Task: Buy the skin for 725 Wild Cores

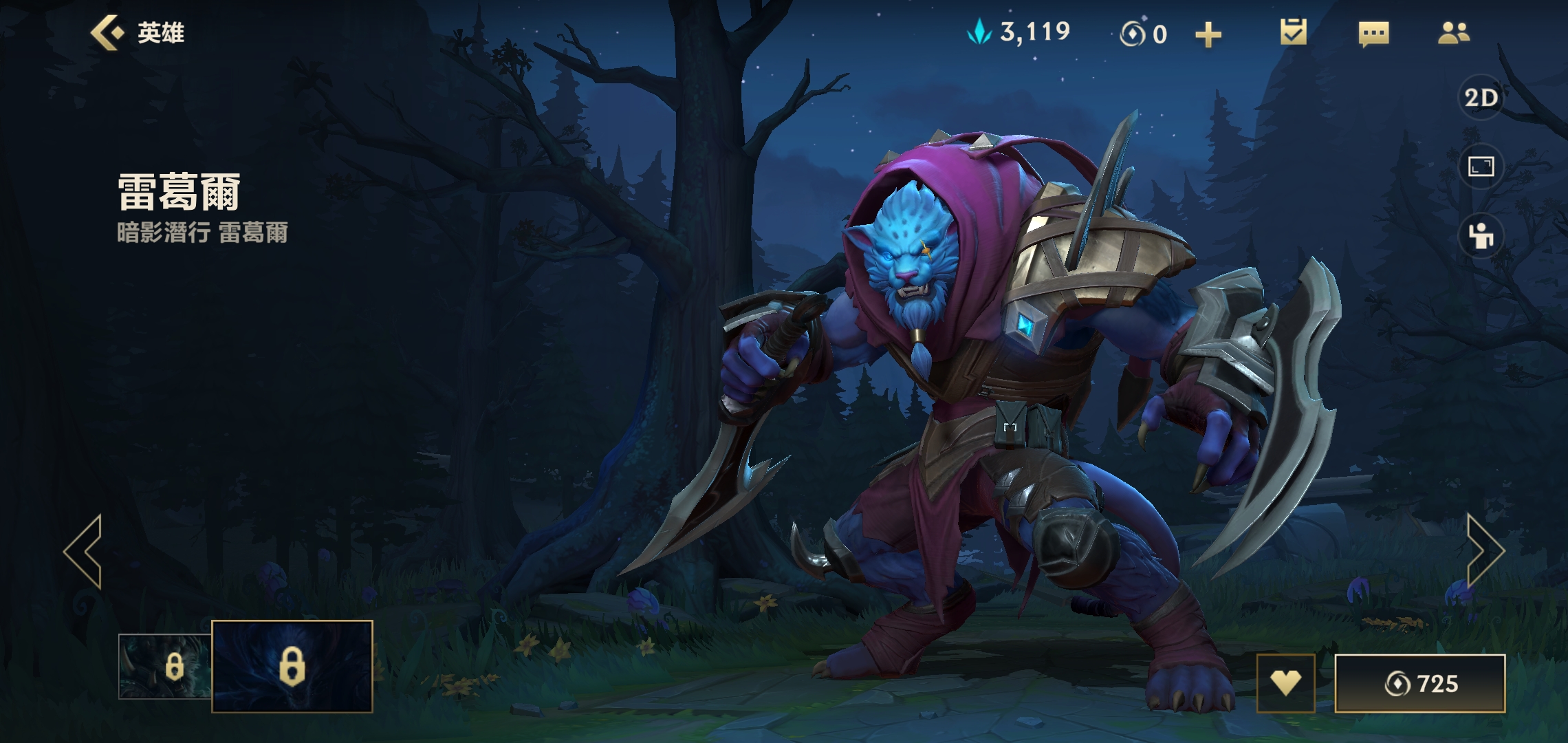Action: point(1420,683)
